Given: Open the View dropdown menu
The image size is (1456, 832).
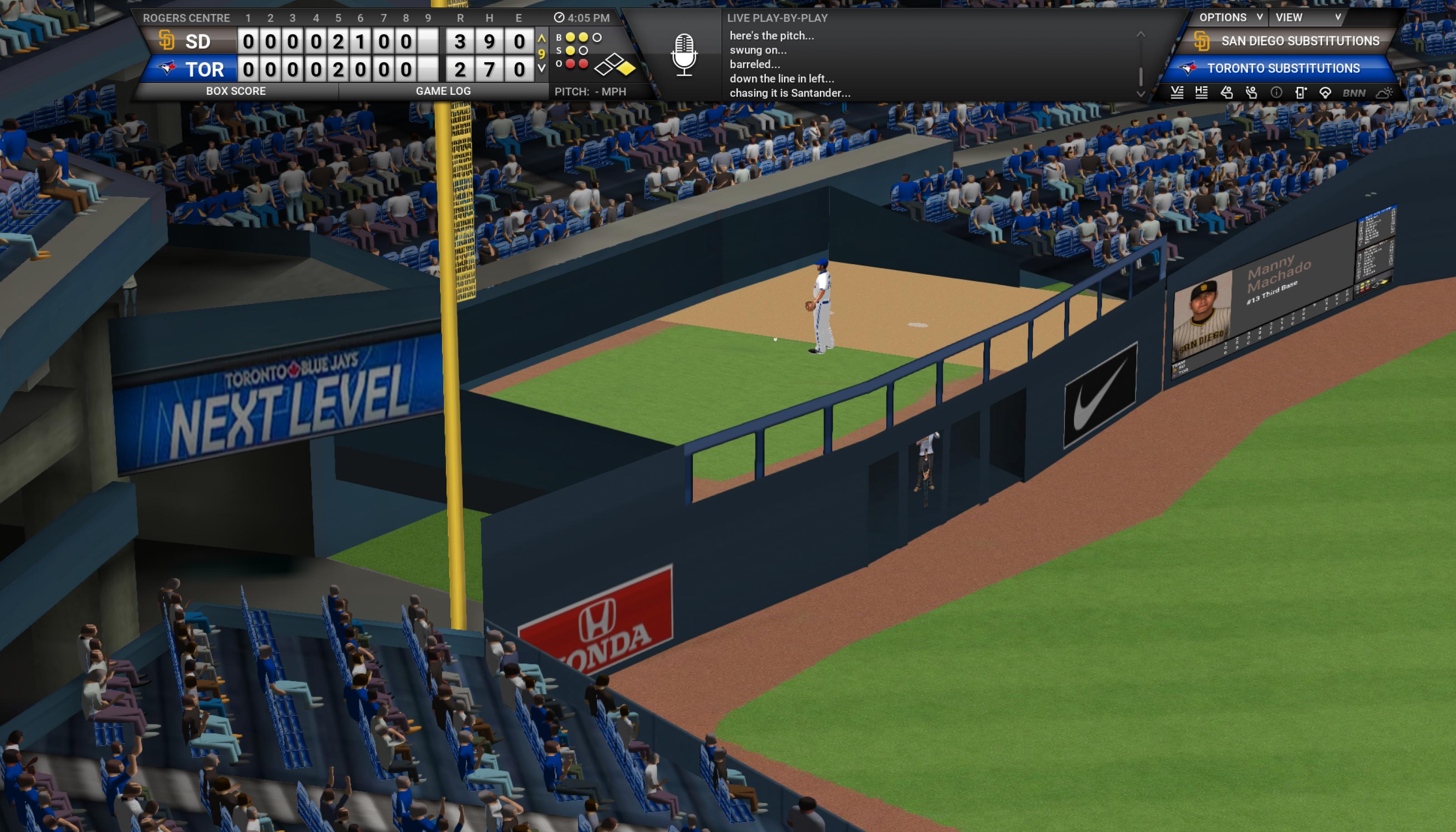Looking at the screenshot, I should coord(1307,18).
